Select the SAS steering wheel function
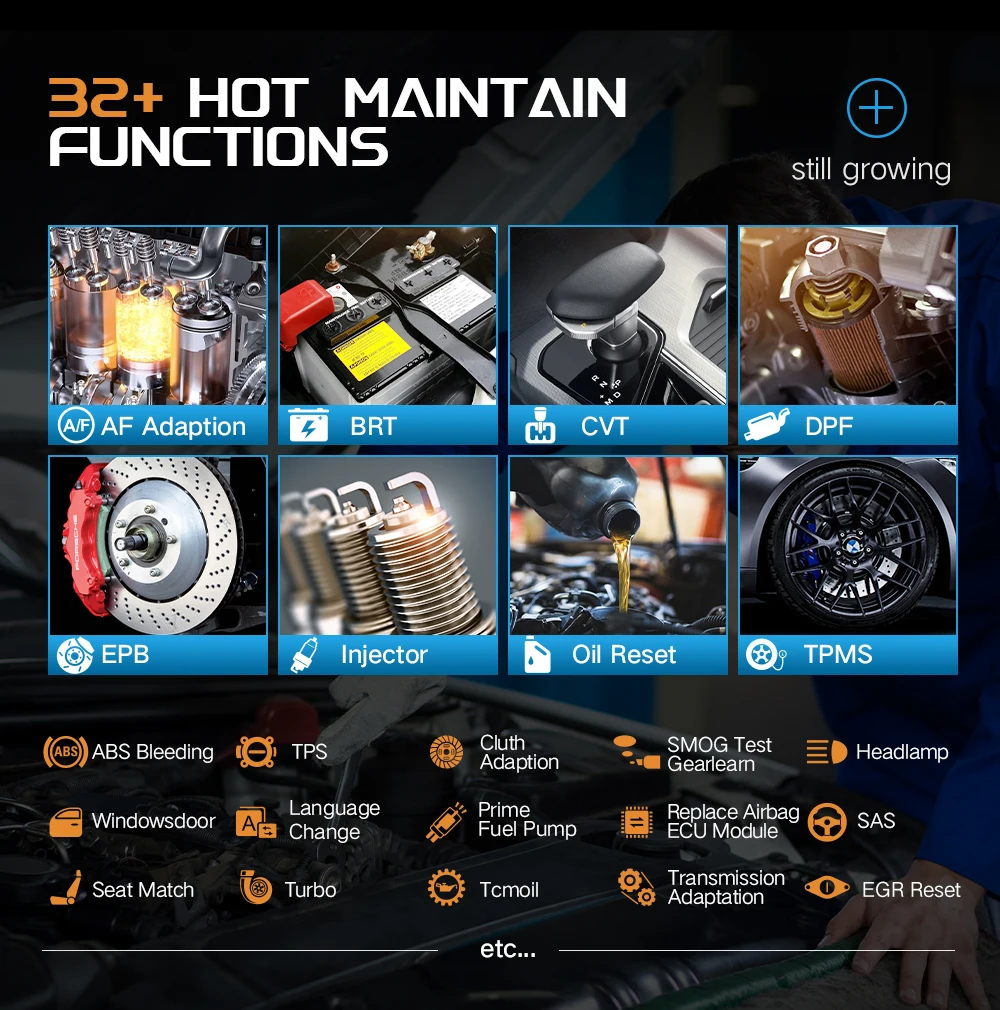 851,821
